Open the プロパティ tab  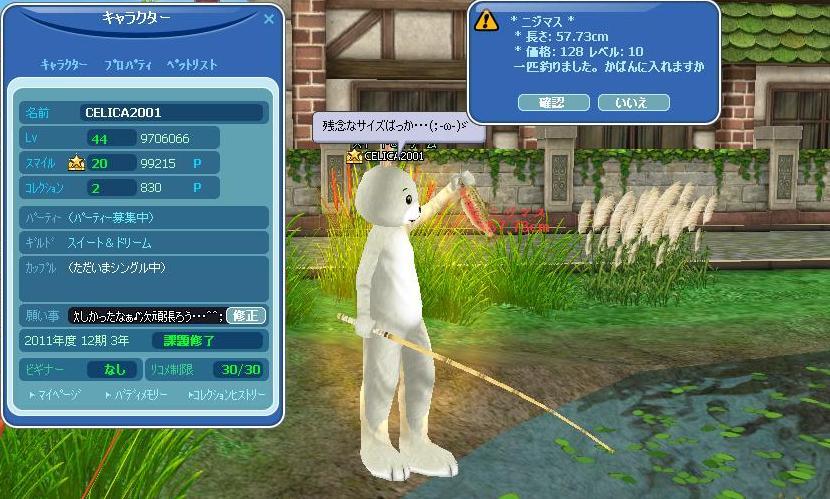pos(128,65)
